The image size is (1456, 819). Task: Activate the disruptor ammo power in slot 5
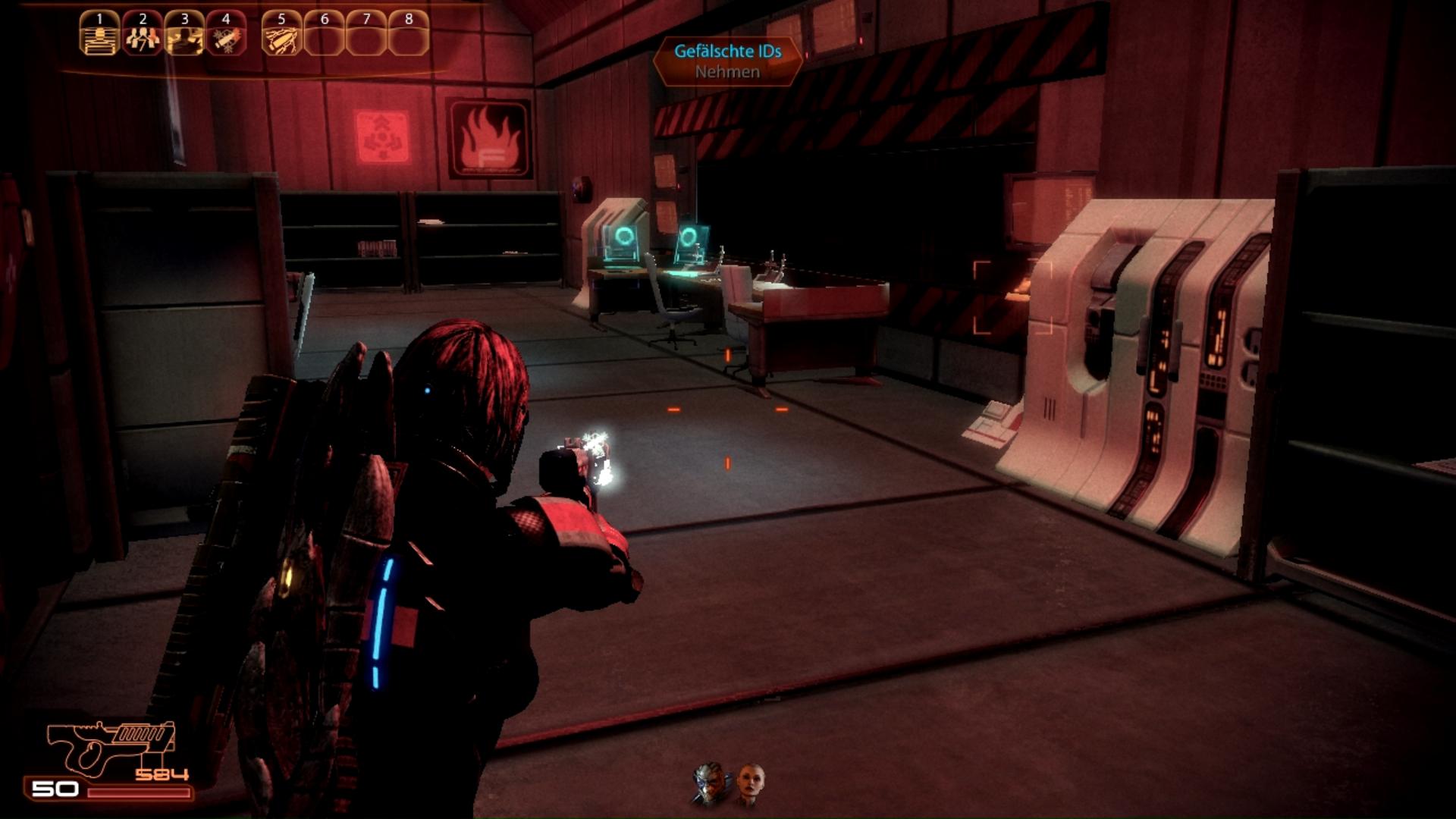[281, 34]
